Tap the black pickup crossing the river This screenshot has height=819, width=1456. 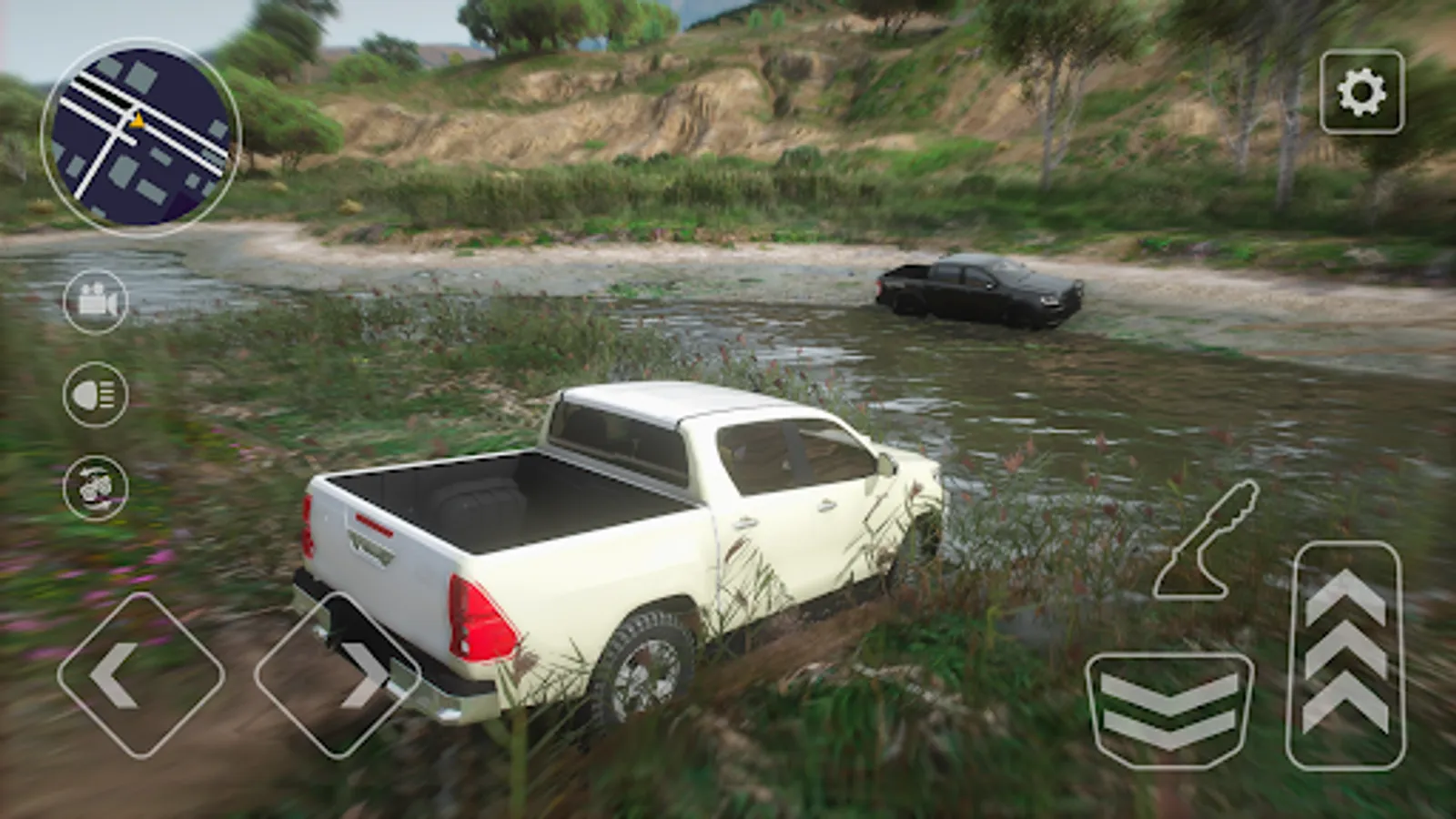pyautogui.click(x=978, y=291)
